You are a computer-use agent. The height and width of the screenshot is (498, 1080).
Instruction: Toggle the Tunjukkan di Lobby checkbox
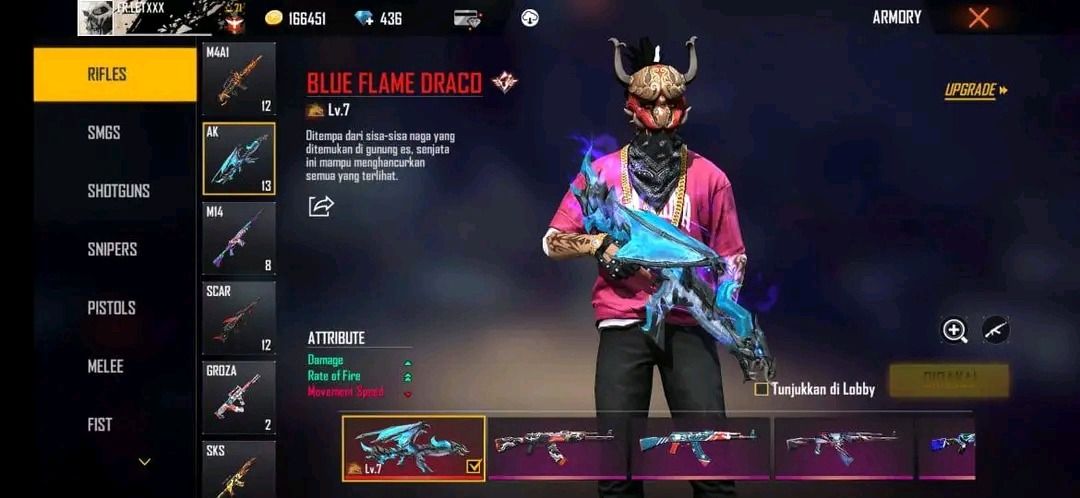(762, 389)
